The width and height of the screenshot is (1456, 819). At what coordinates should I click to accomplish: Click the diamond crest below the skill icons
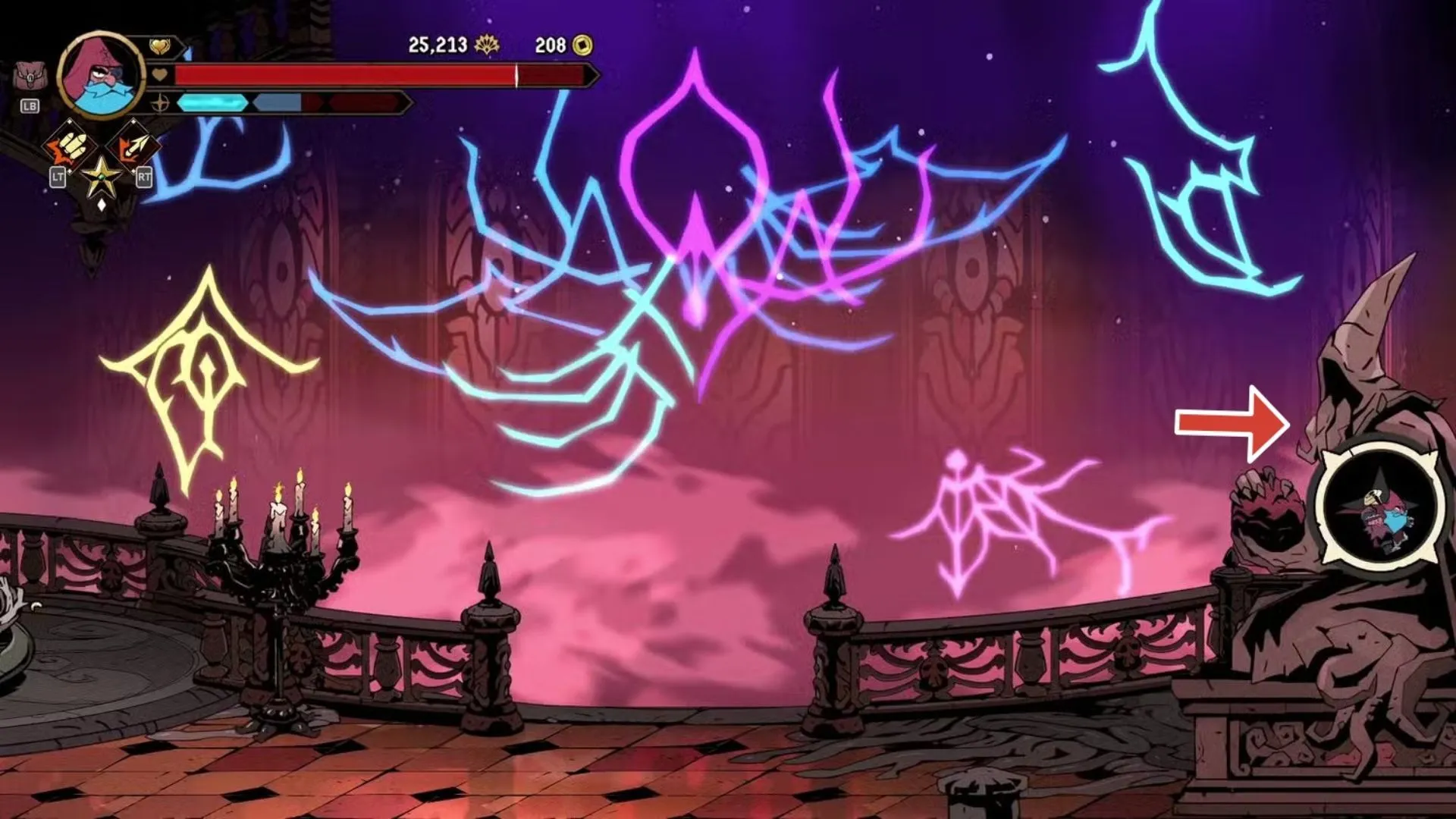[x=100, y=205]
